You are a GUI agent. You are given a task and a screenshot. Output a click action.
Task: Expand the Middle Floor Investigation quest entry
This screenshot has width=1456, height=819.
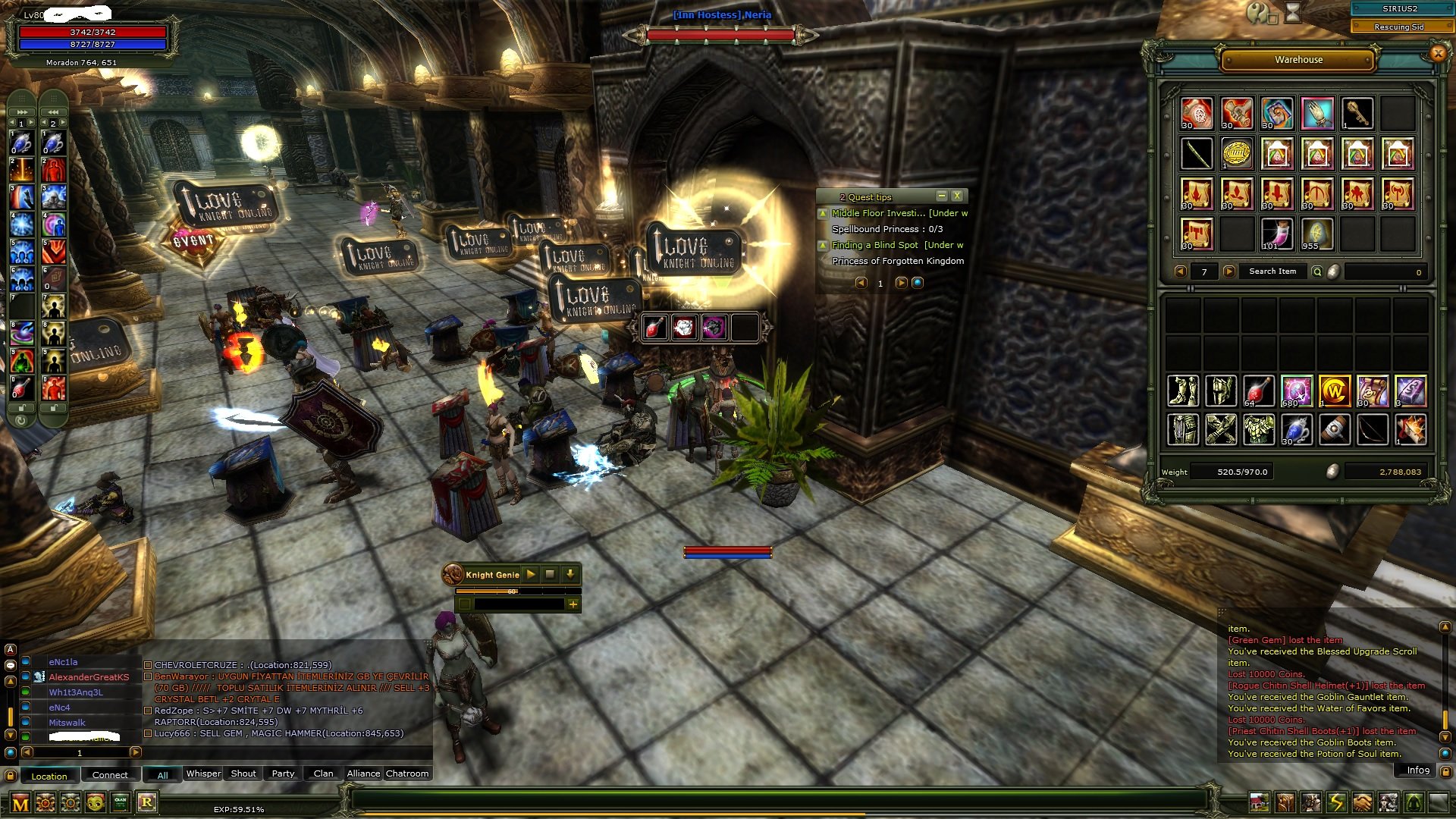824,213
